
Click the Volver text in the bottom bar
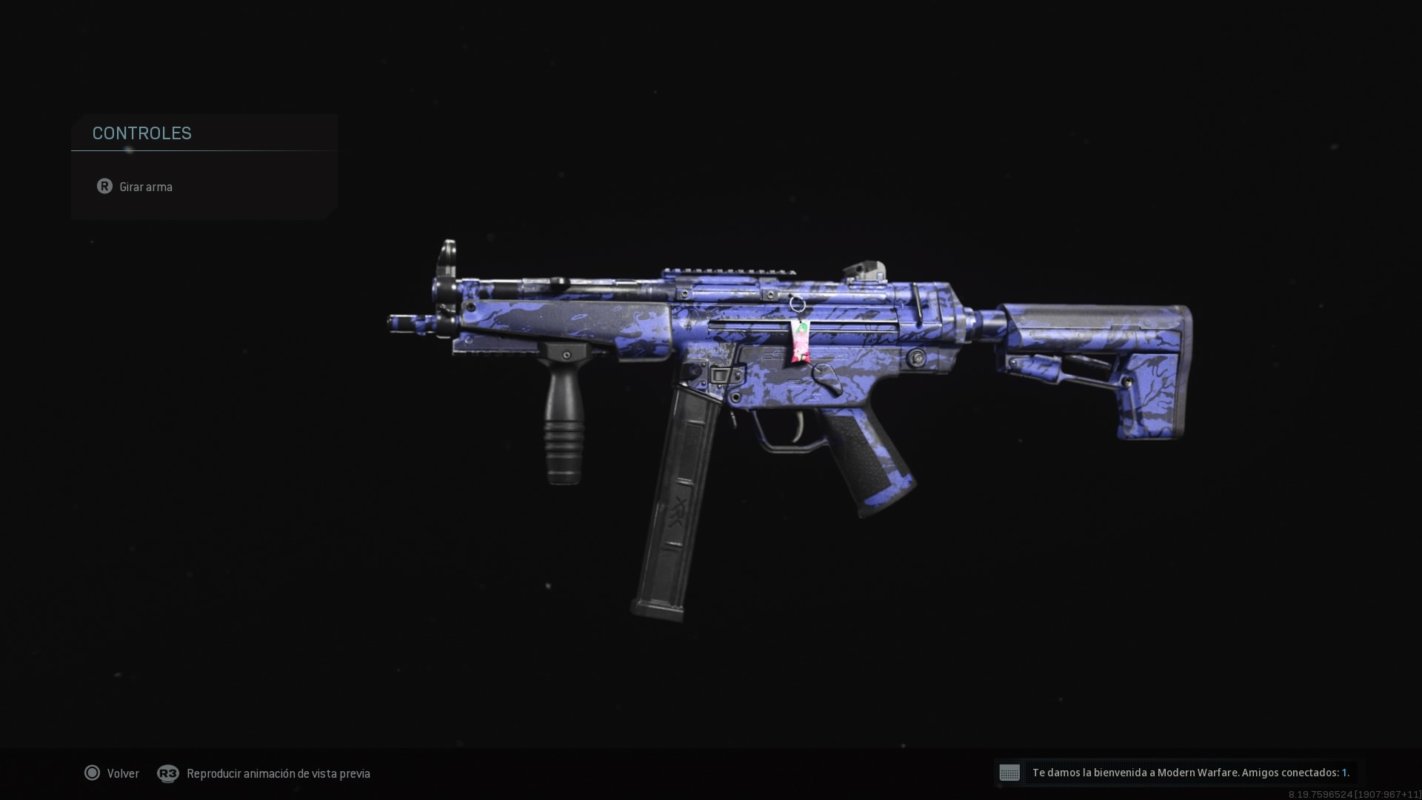tap(122, 773)
